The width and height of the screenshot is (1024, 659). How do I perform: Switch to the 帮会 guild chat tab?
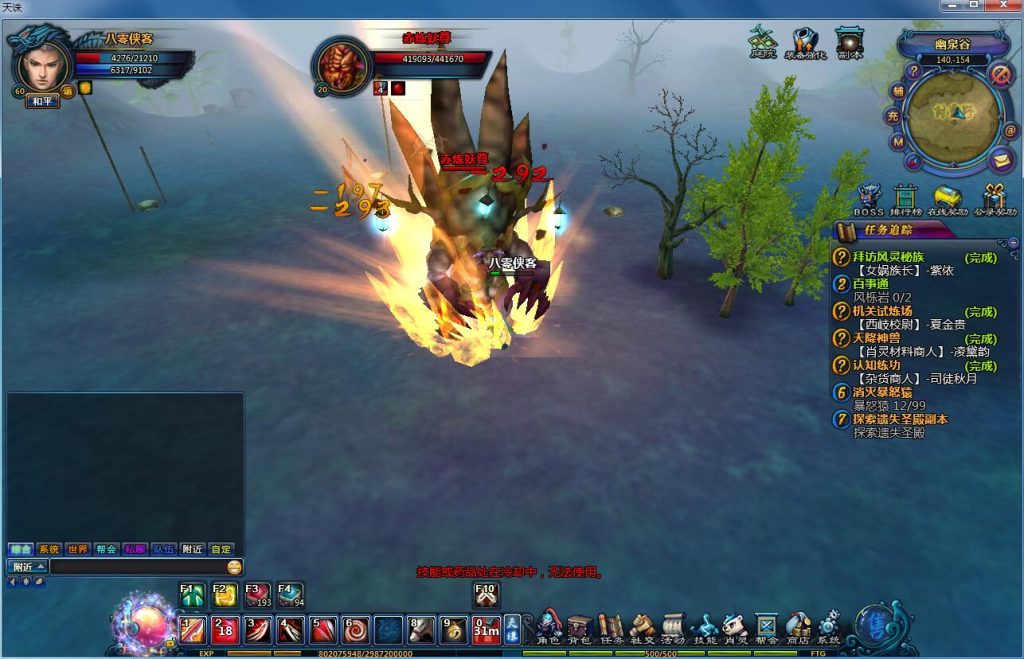(x=107, y=549)
